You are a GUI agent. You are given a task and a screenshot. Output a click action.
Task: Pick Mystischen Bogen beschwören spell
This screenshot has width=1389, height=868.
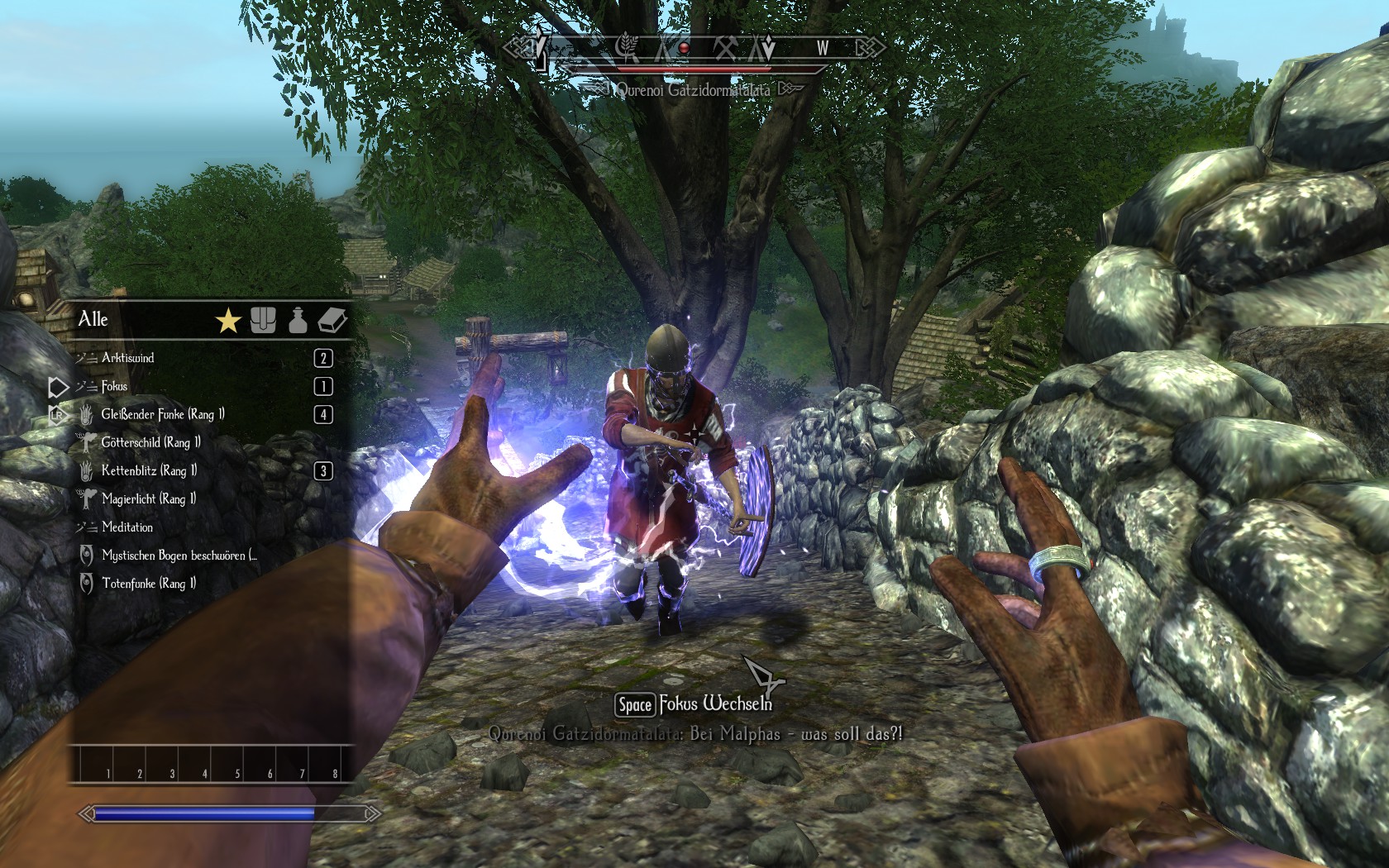[179, 555]
